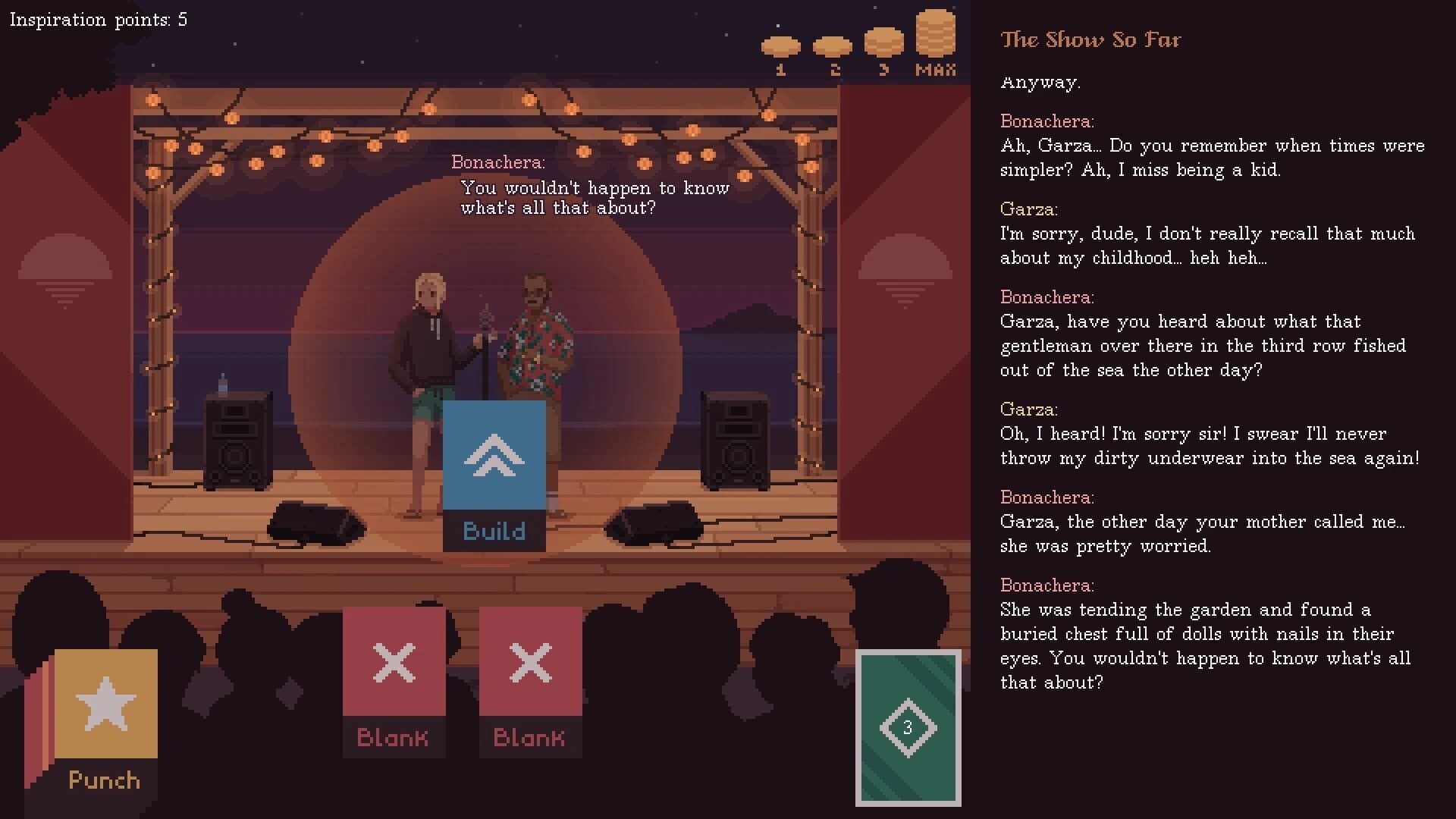Image resolution: width=1456 pixels, height=819 pixels.
Task: Click the X icon on the right Blank card
Action: click(530, 661)
